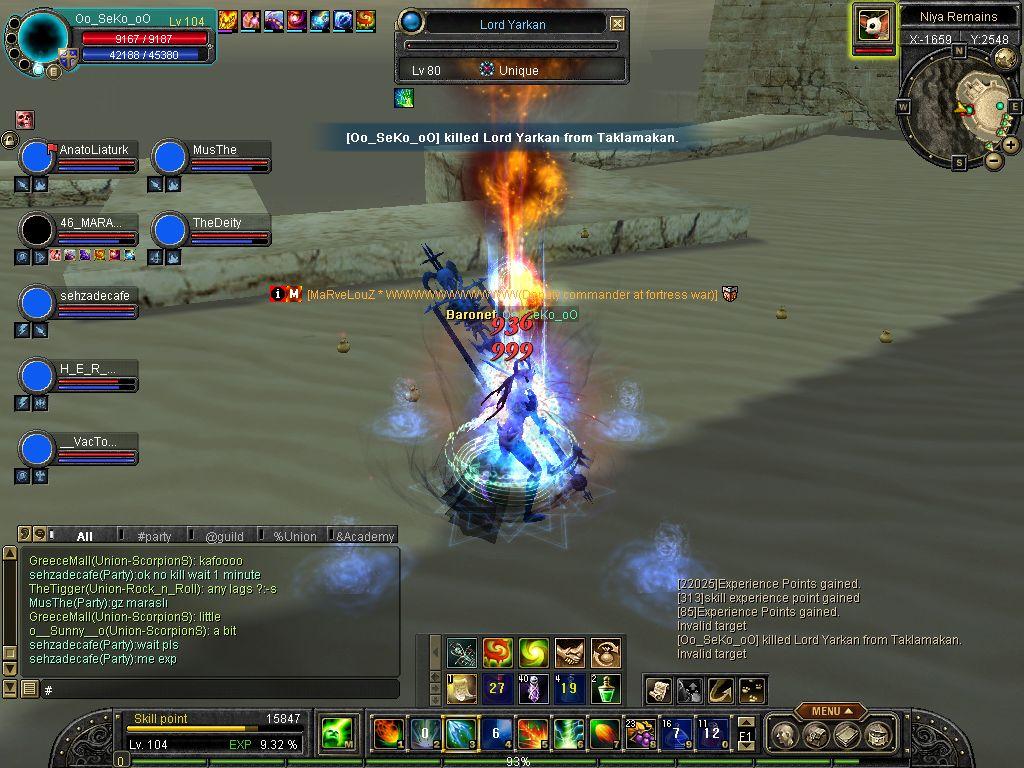Select party member TheDeity
Viewport: 1024px width, 768px height.
point(217,223)
